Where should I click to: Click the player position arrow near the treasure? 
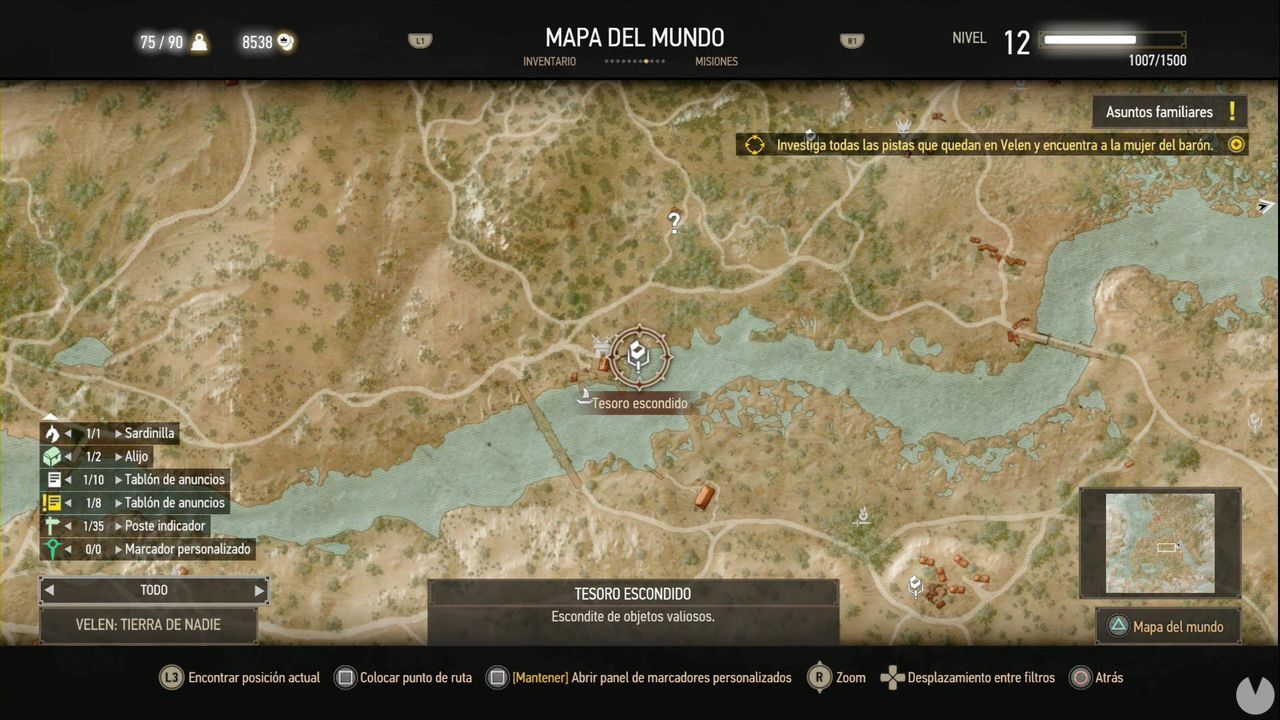583,396
